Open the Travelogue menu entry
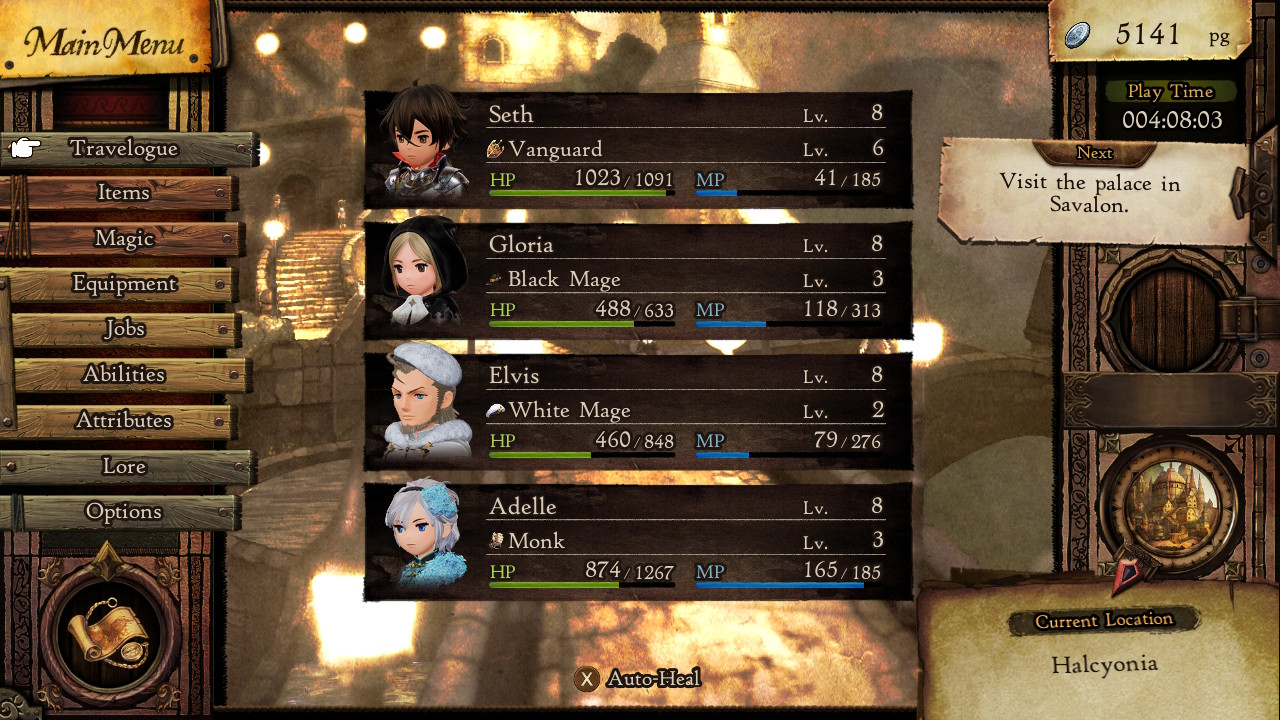This screenshot has width=1280, height=720. 125,149
